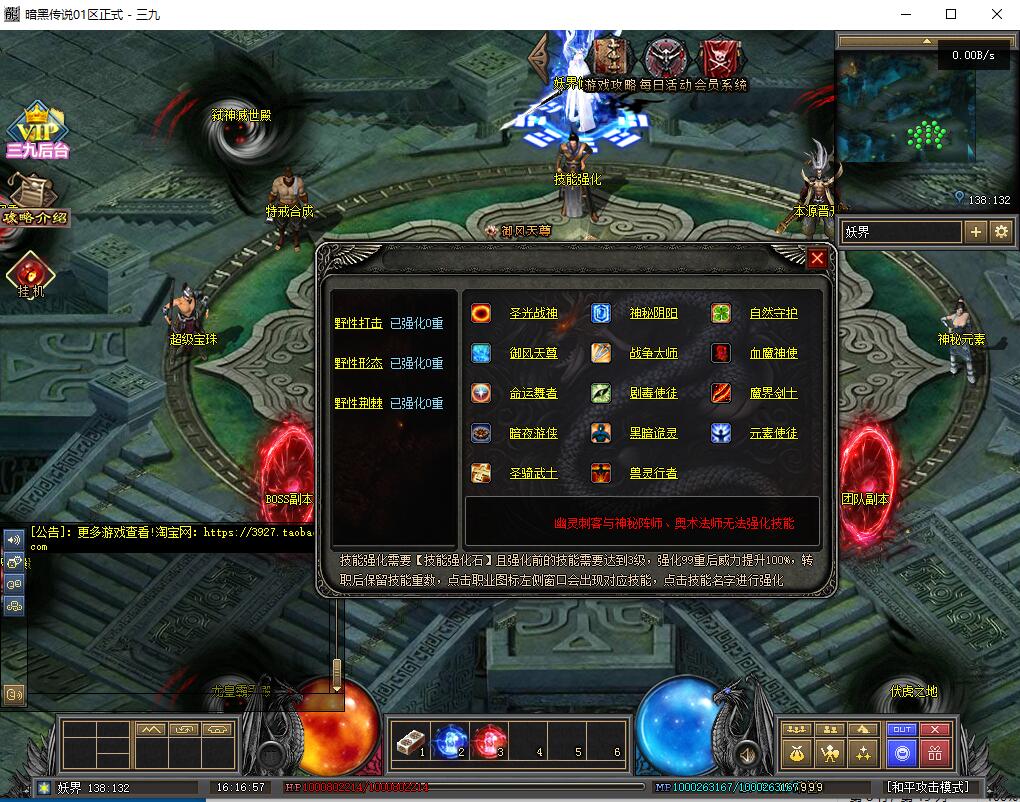Open the 游戏攻略 game guide icon
1020x802 pixels.
(609, 58)
